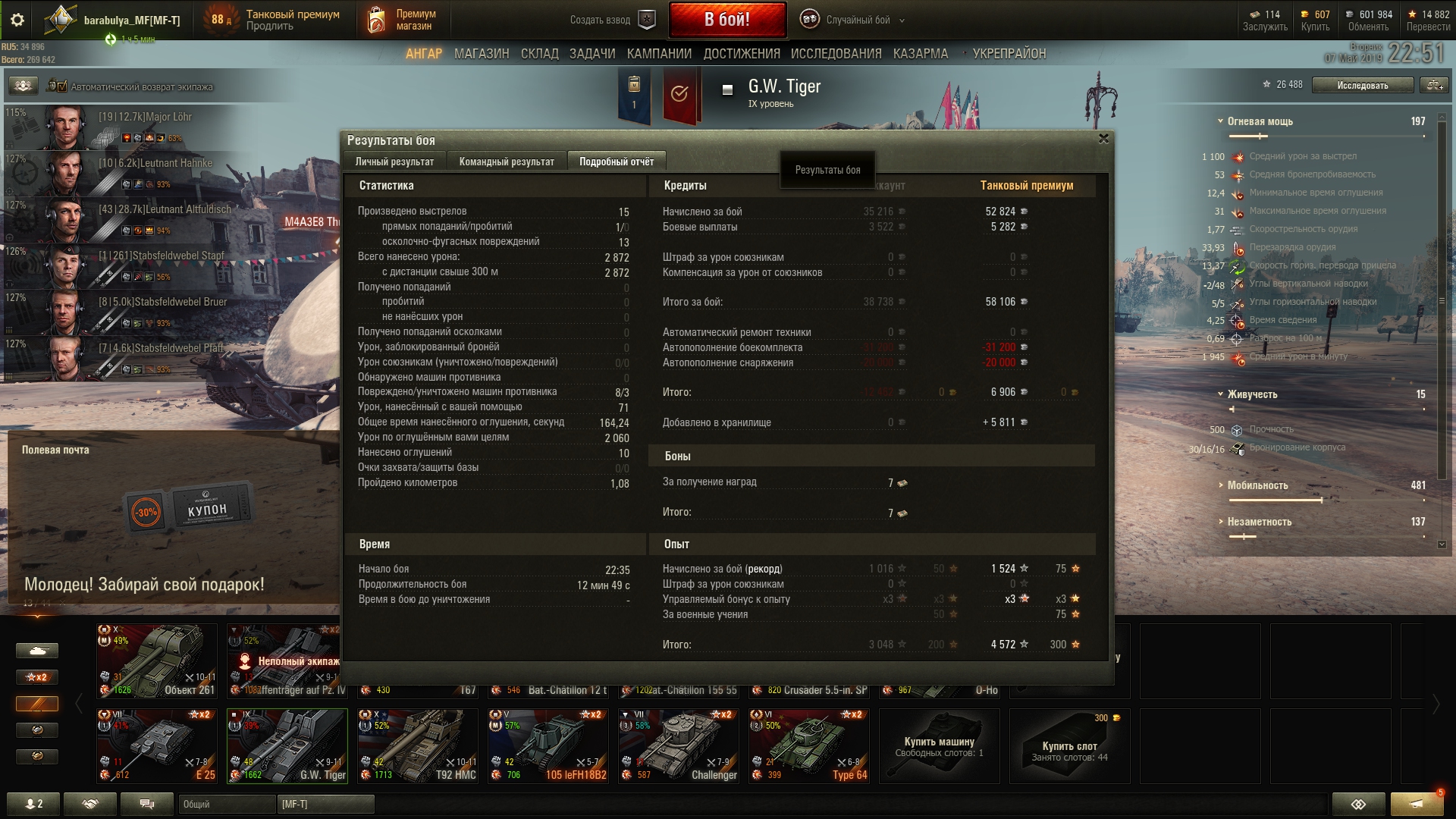
Task: Open the Командный результат tab
Action: coord(507,162)
